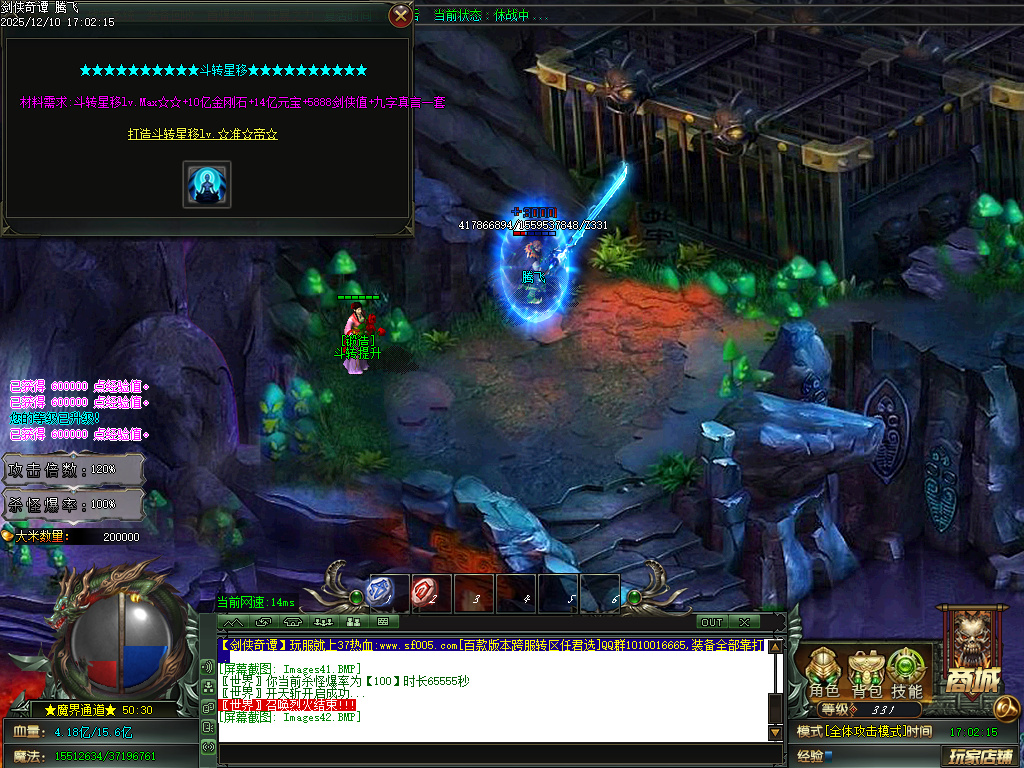Click the 攻击倍数 attack multiplier panel
The image size is (1024, 768).
pos(73,469)
